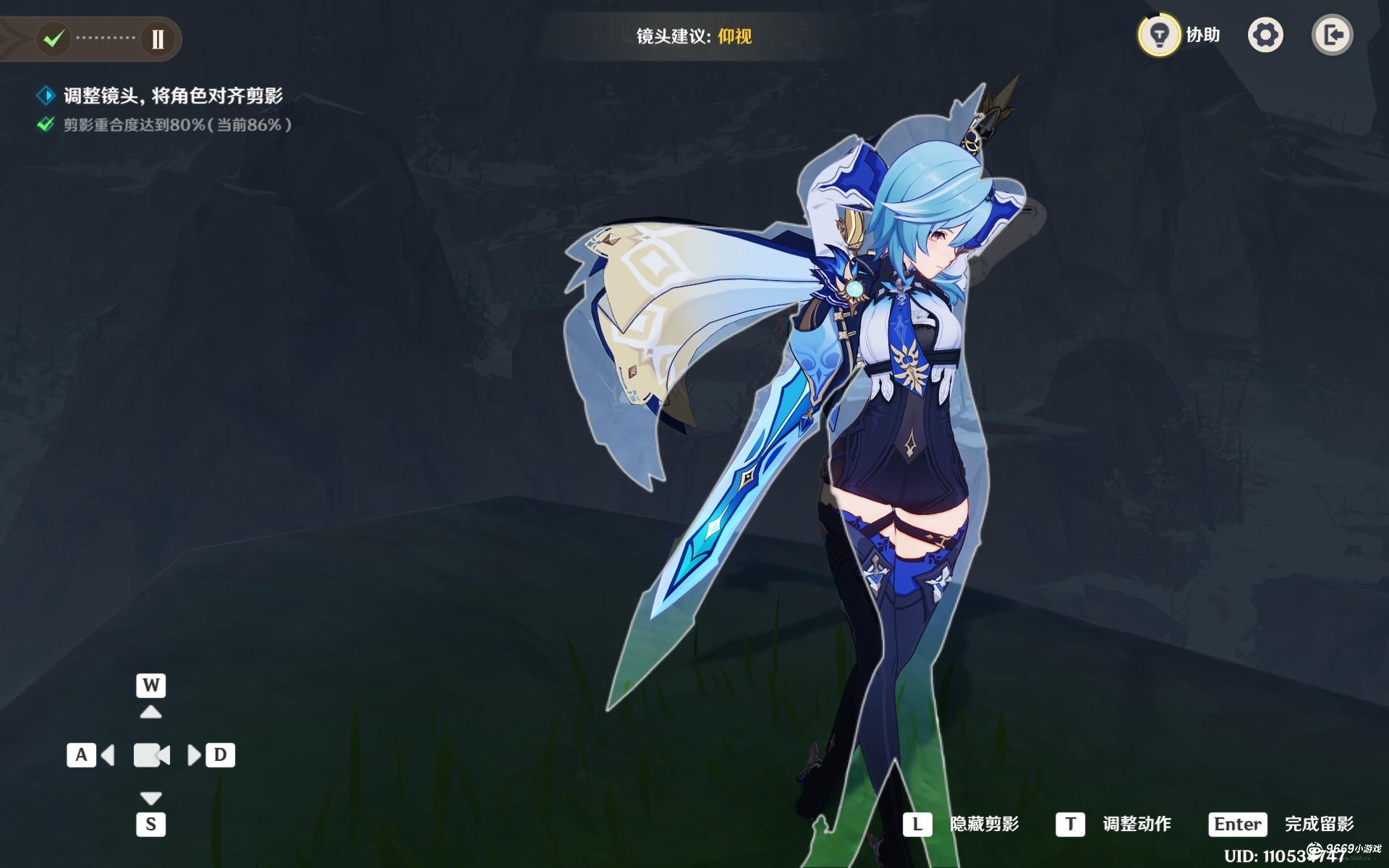Rotate camera with the left arrow
Screen dimensions: 1389x868
pos(108,755)
